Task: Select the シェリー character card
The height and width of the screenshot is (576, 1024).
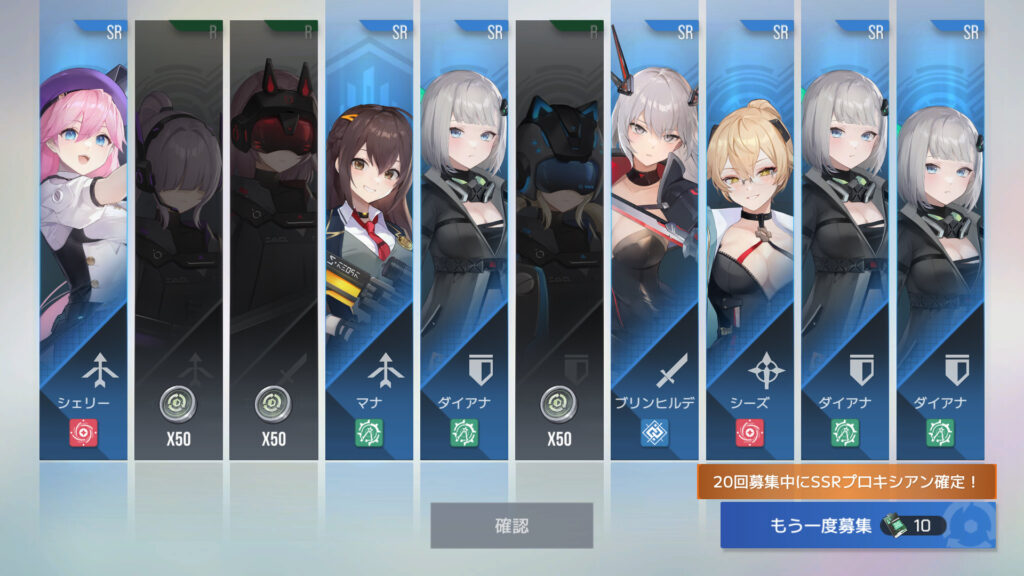Action: coord(83,240)
